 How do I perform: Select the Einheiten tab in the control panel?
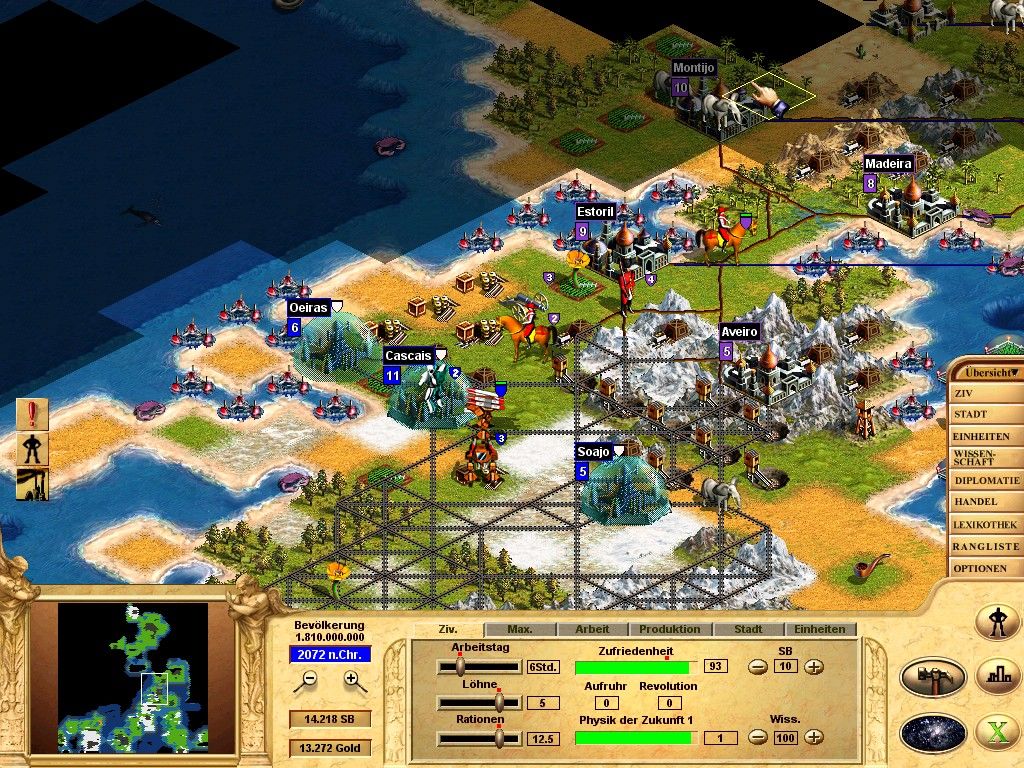pyautogui.click(x=820, y=630)
